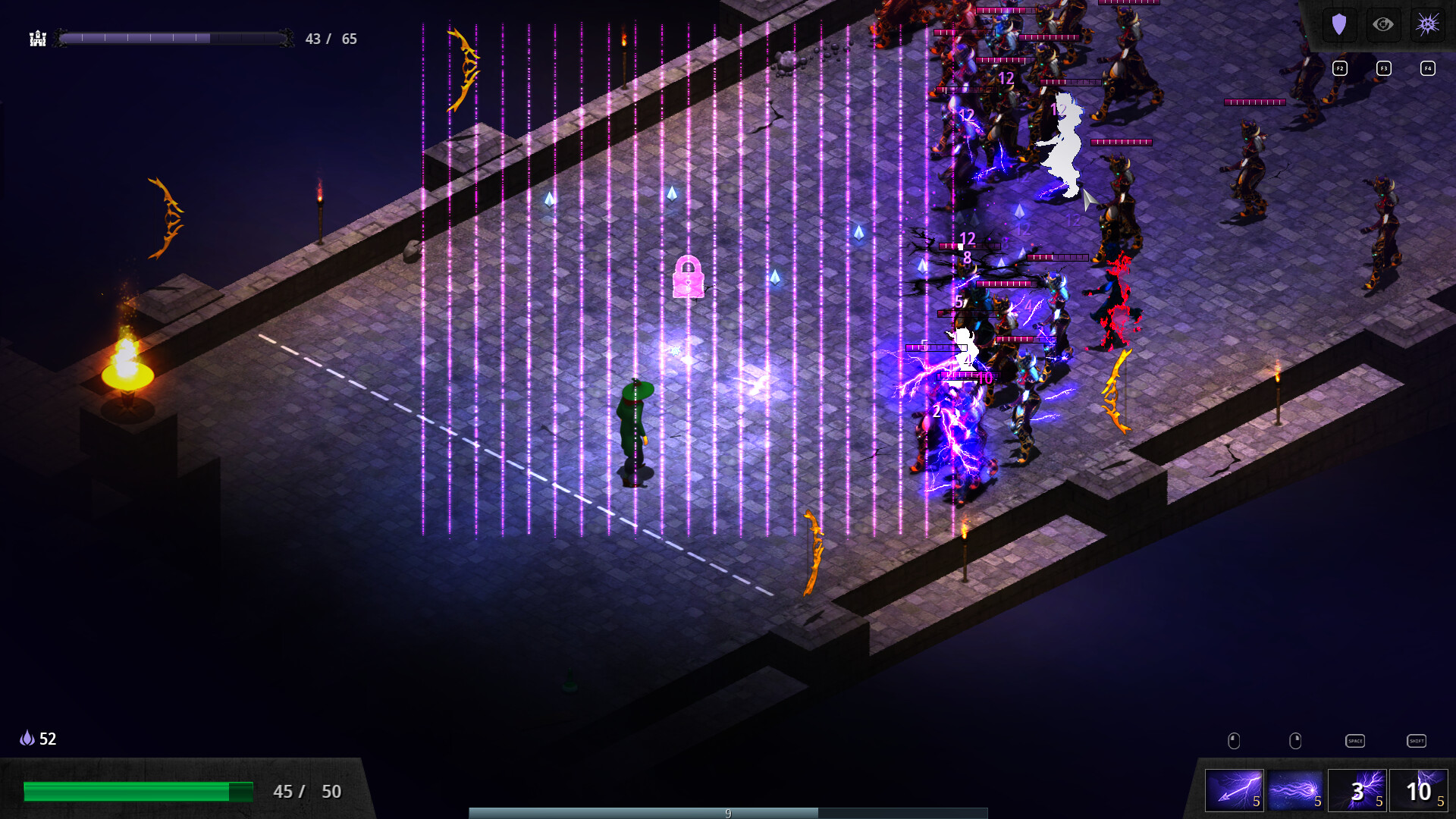Select the lightning arrow ability in the hotbar

click(x=1236, y=791)
